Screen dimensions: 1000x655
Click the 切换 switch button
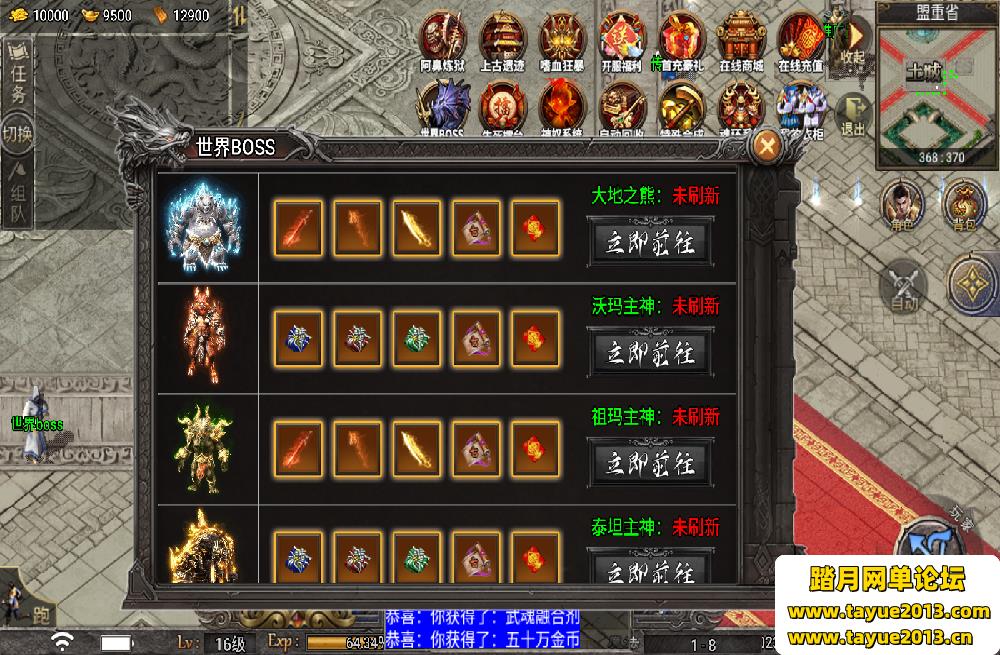click(x=18, y=132)
